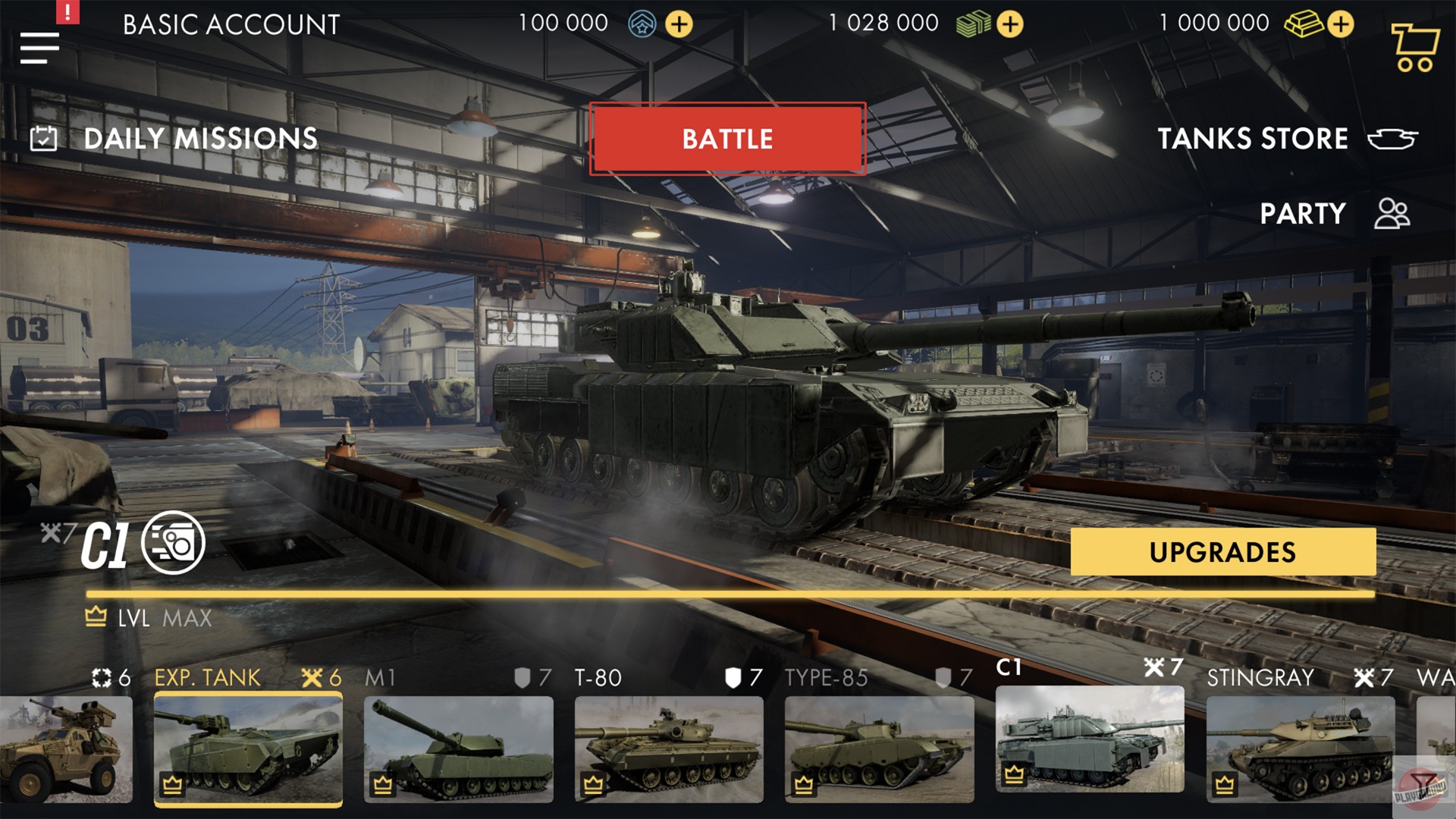Open Party with the people icon

coord(1392,215)
